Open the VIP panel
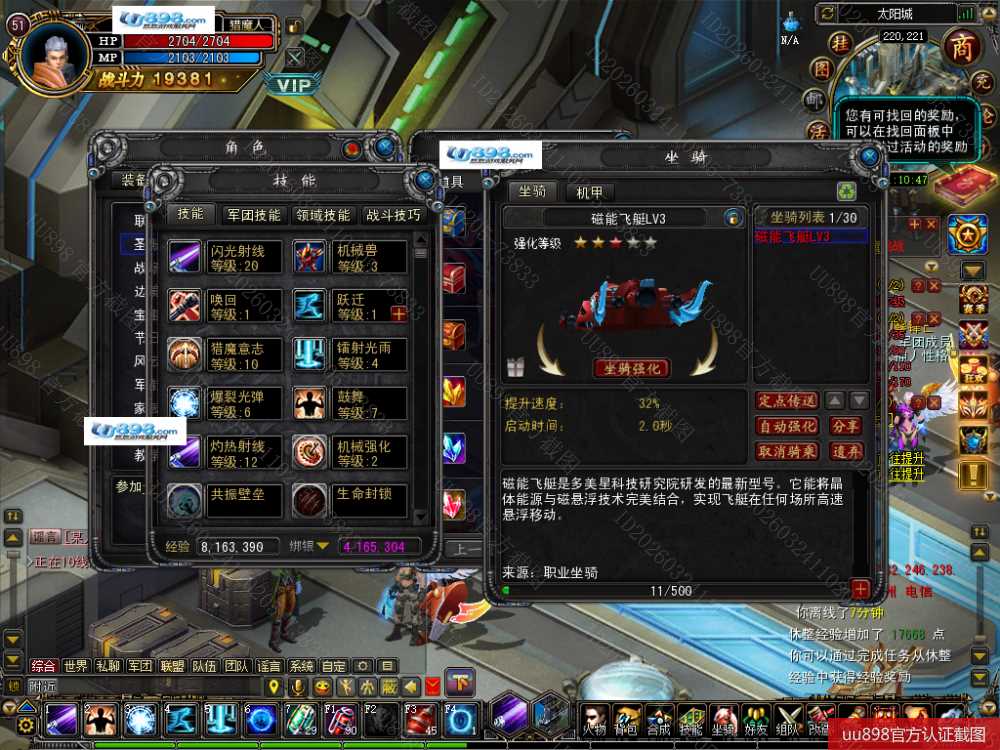The height and width of the screenshot is (750, 1000). point(294,85)
